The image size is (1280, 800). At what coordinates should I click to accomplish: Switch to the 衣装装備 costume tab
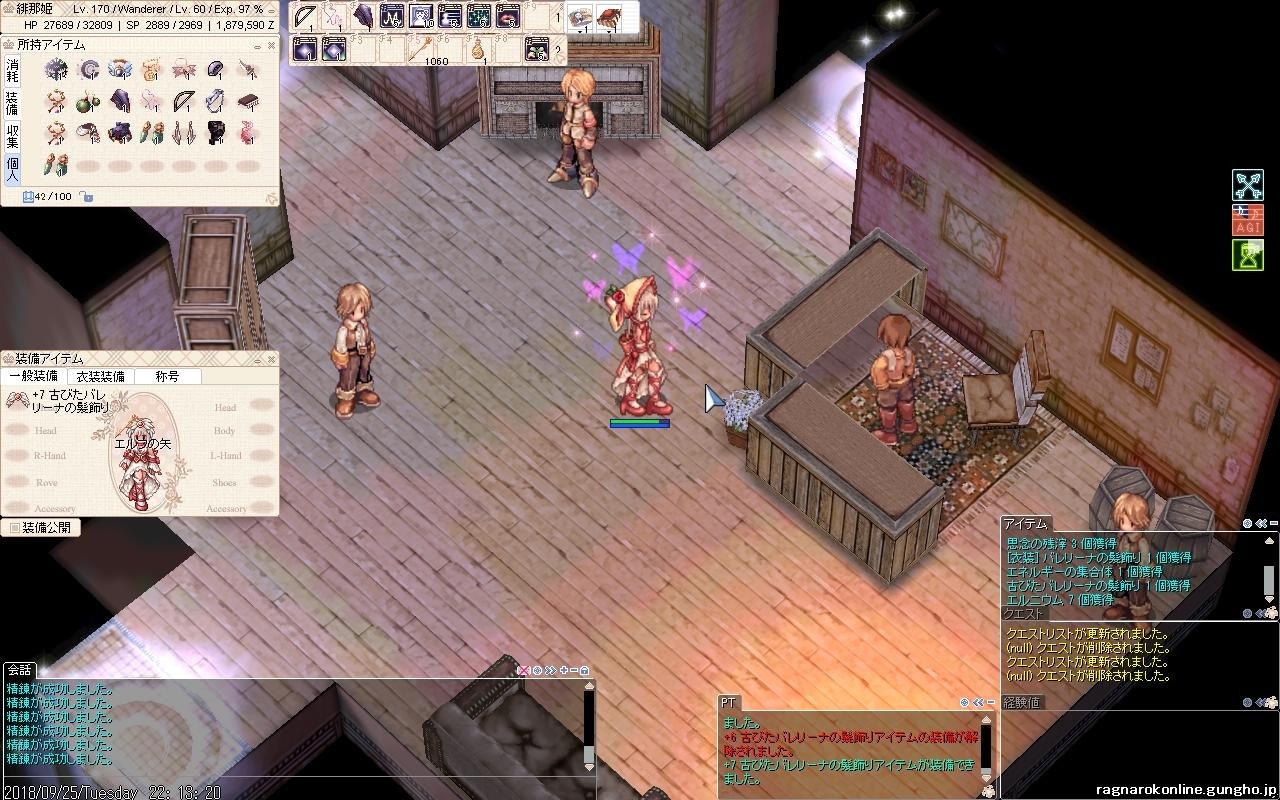tap(101, 376)
